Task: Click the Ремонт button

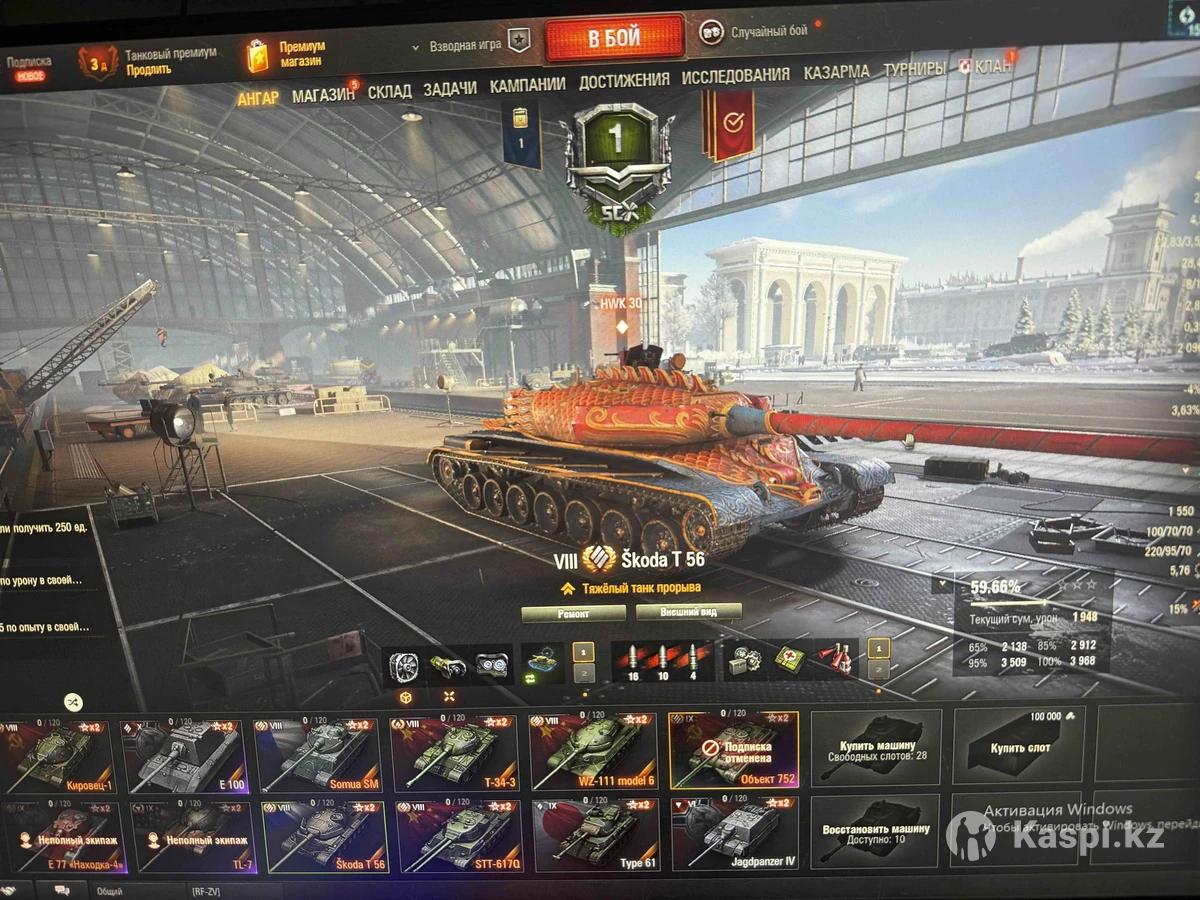Action: (573, 613)
